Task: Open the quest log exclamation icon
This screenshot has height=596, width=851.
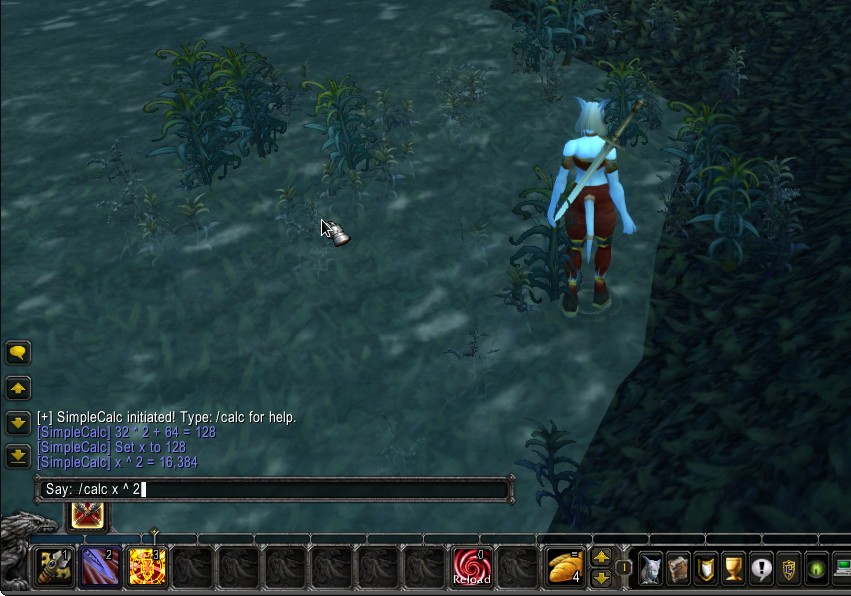Action: (x=761, y=569)
